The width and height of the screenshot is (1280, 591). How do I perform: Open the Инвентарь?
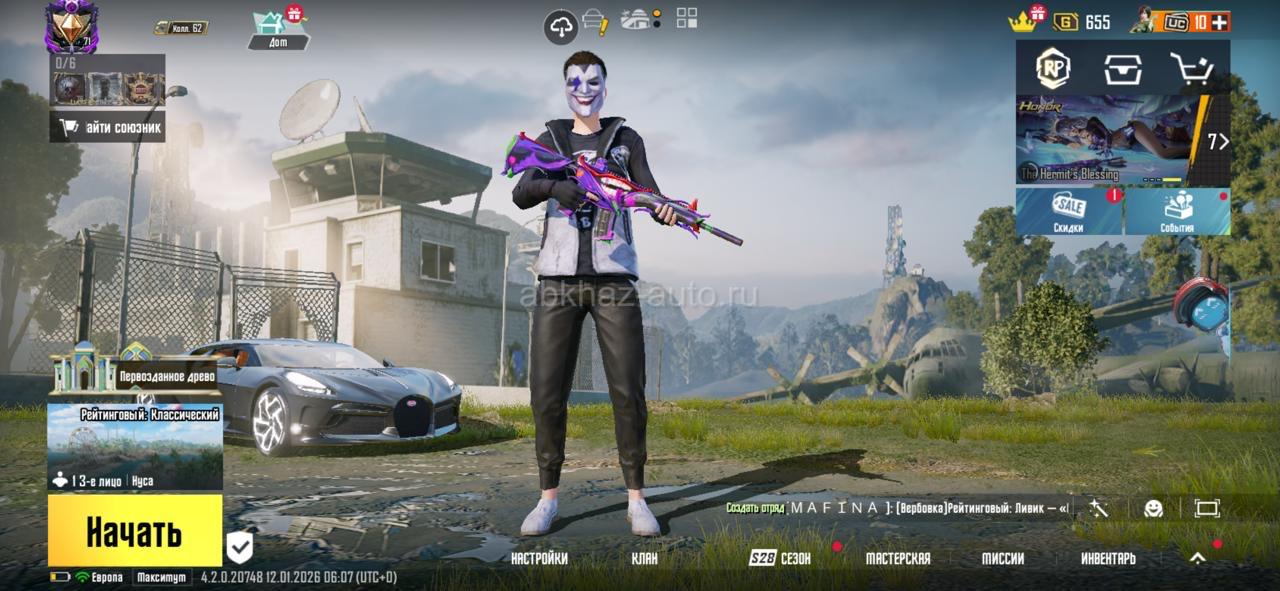point(1108,559)
